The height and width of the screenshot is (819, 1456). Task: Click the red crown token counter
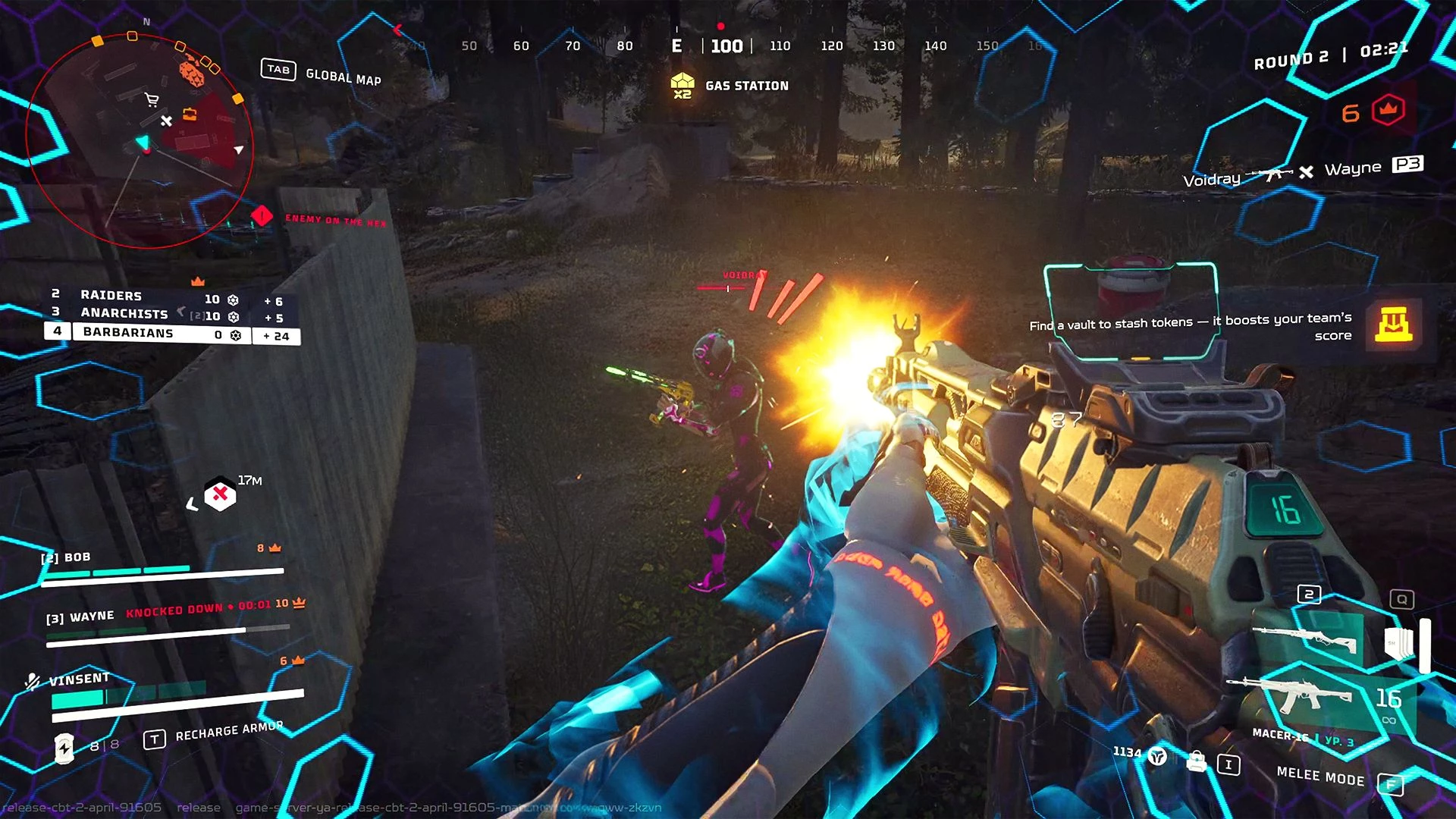coord(1388,111)
